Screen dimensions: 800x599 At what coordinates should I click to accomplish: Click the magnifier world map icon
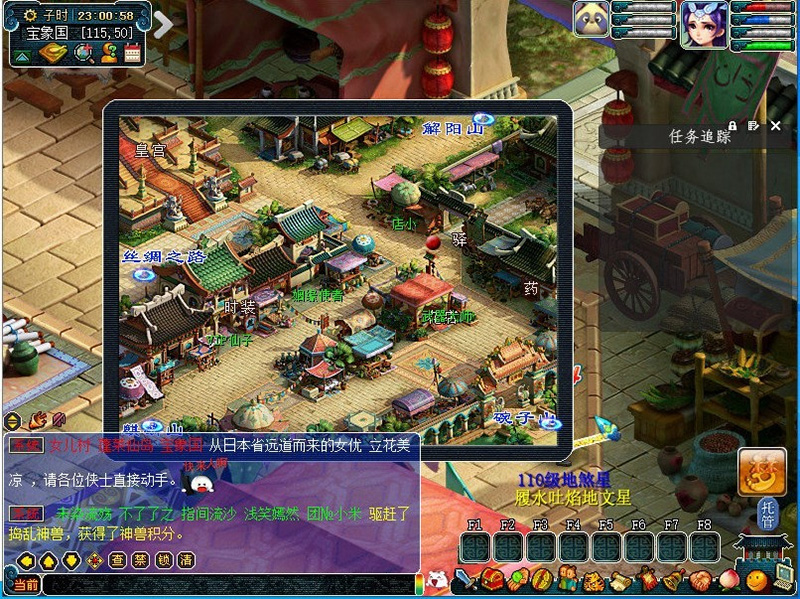(84, 52)
